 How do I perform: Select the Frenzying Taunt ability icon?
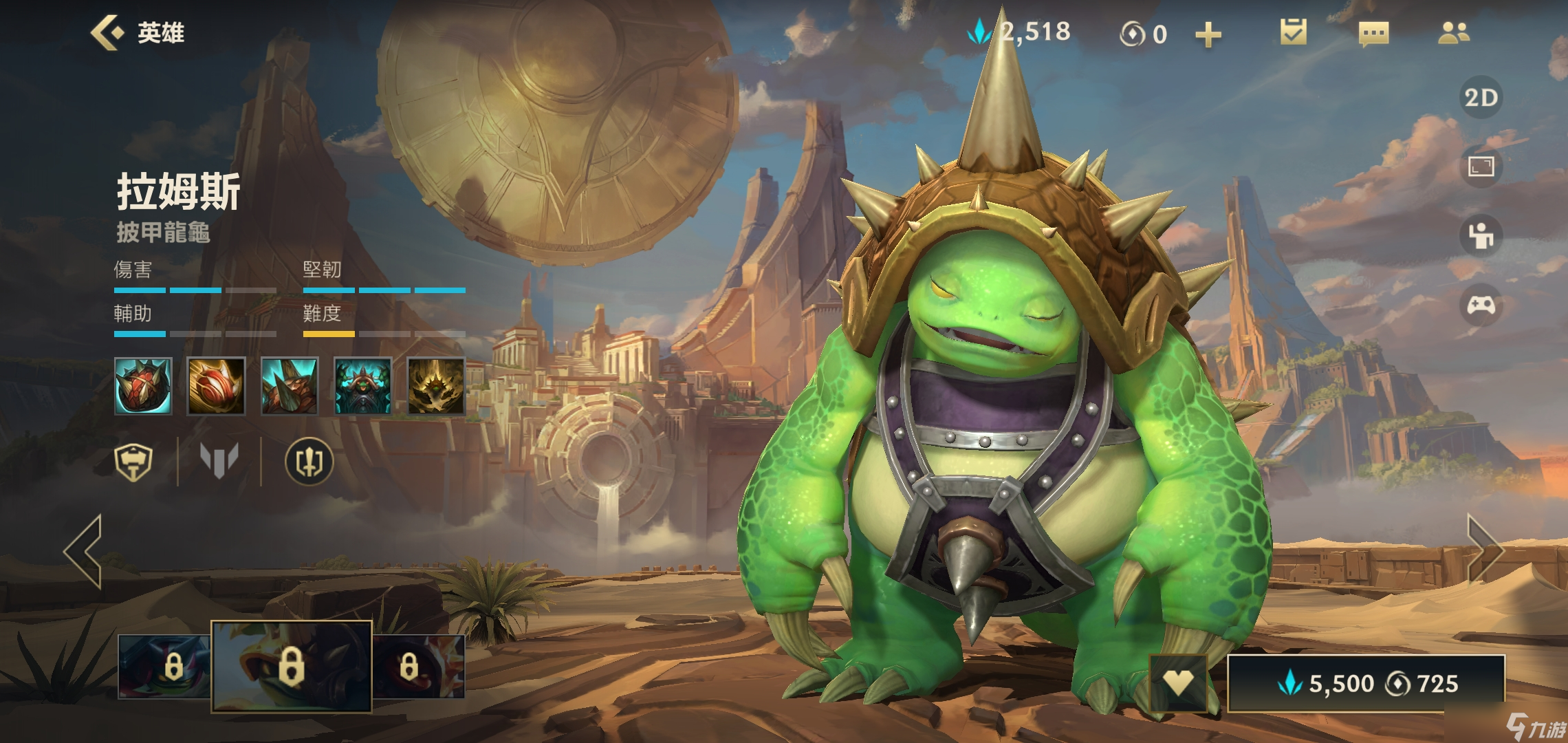click(x=363, y=386)
